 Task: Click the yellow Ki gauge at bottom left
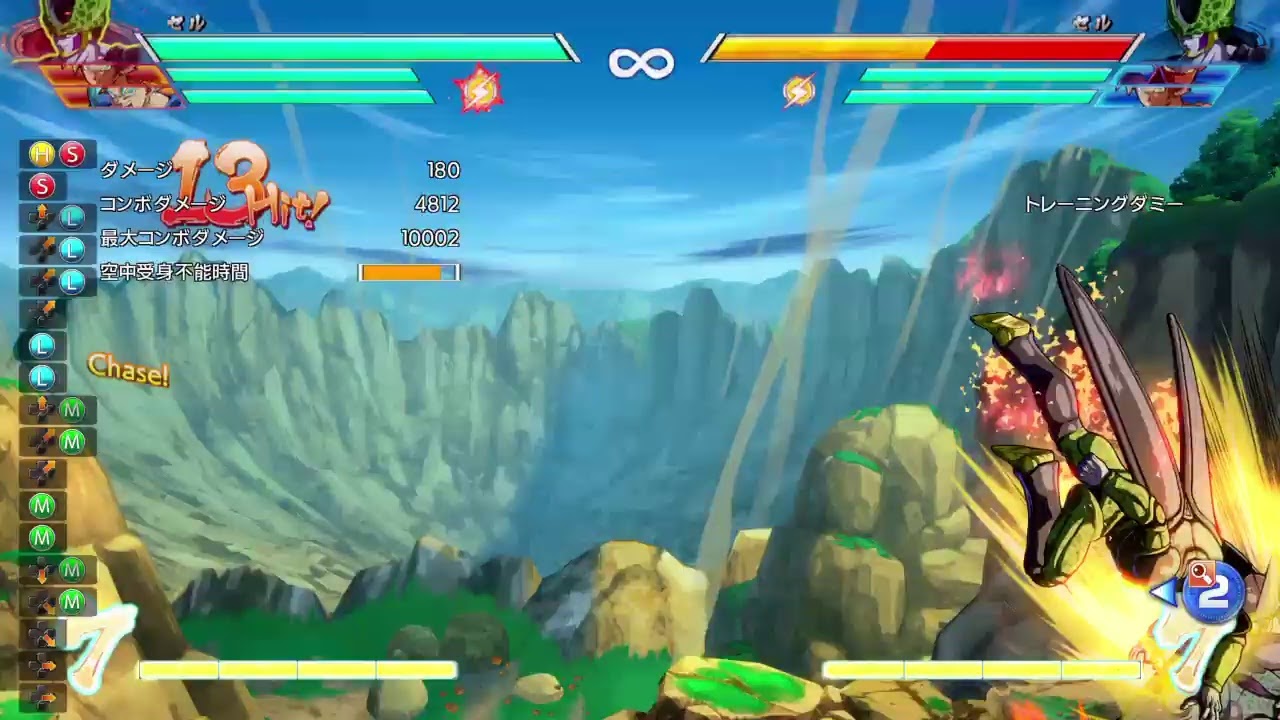click(x=295, y=670)
